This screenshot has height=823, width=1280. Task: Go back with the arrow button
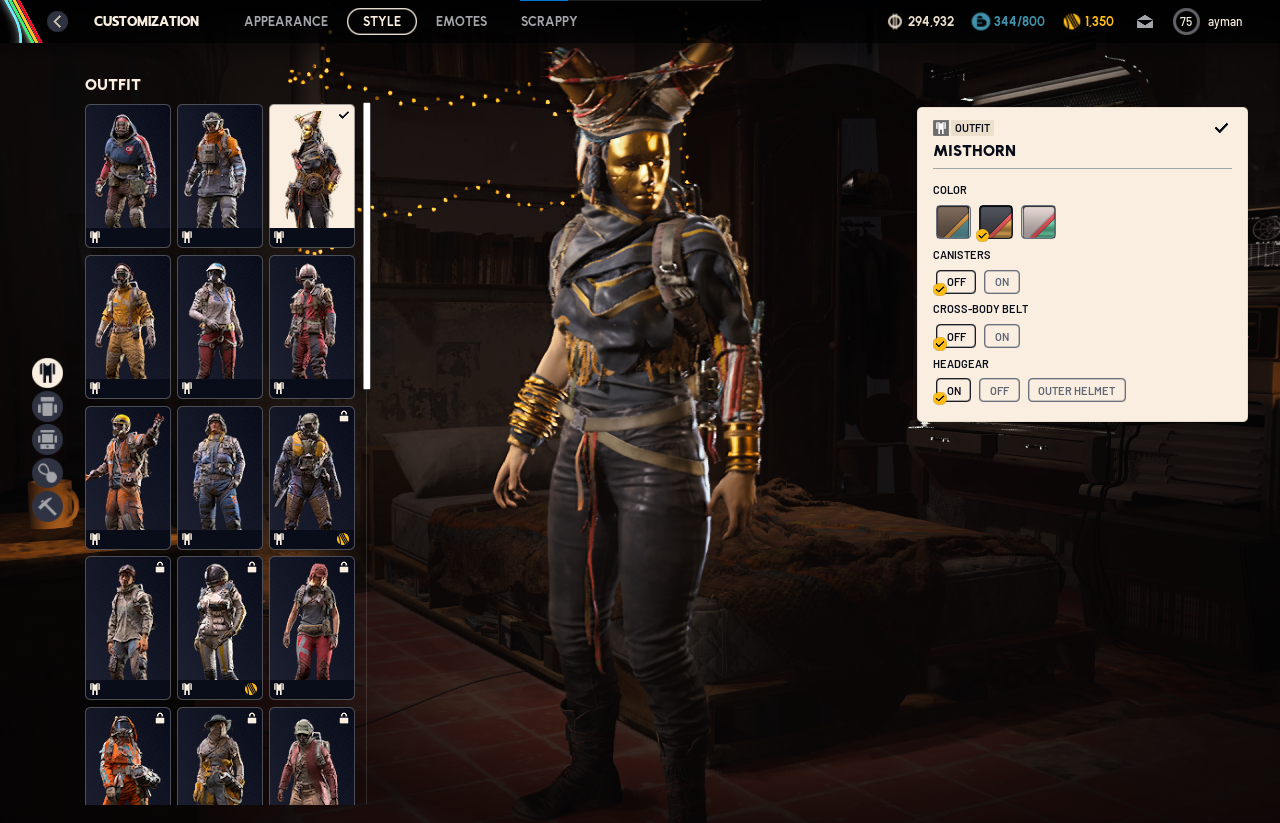point(58,21)
